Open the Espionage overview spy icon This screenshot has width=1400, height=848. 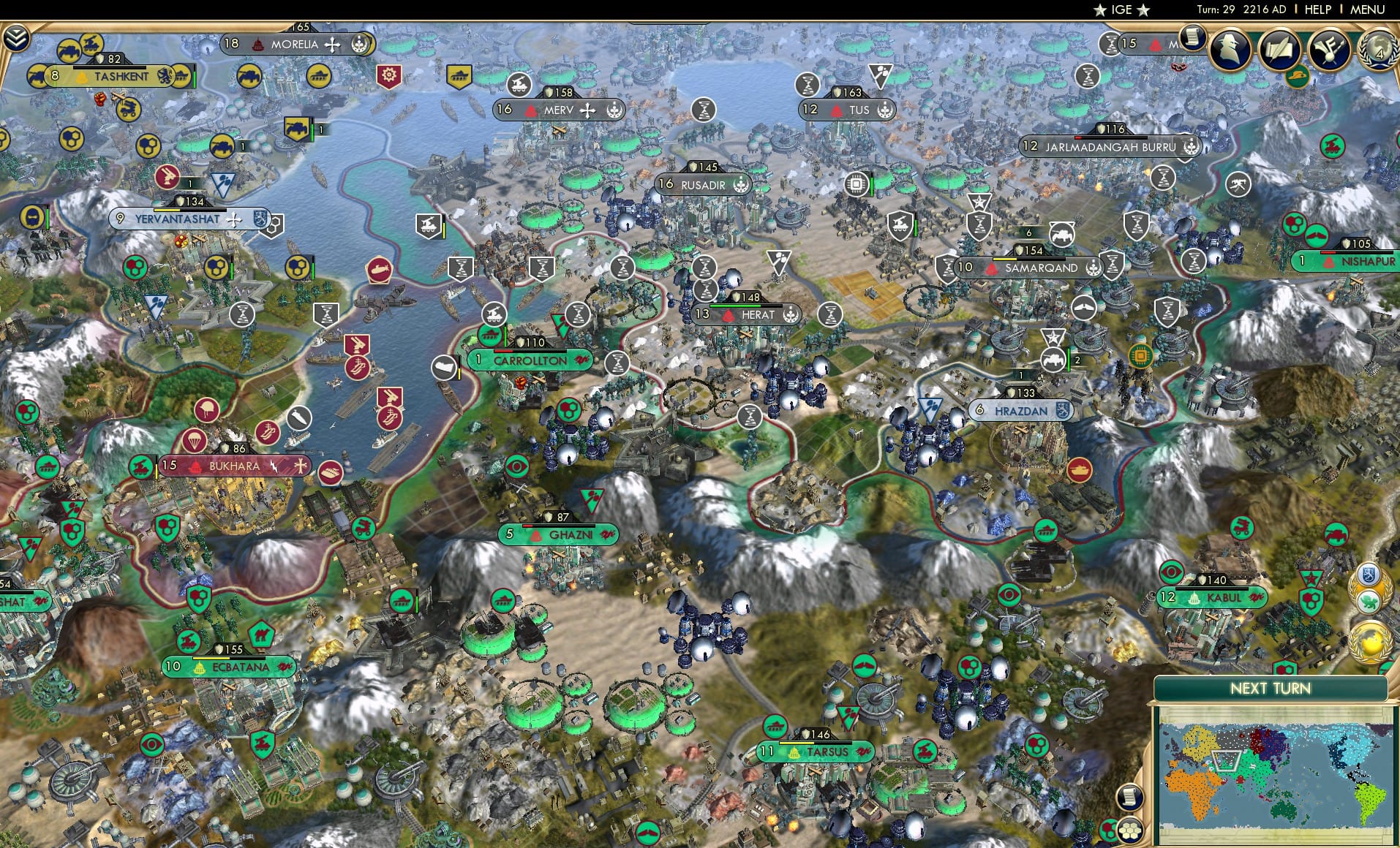[x=1230, y=50]
